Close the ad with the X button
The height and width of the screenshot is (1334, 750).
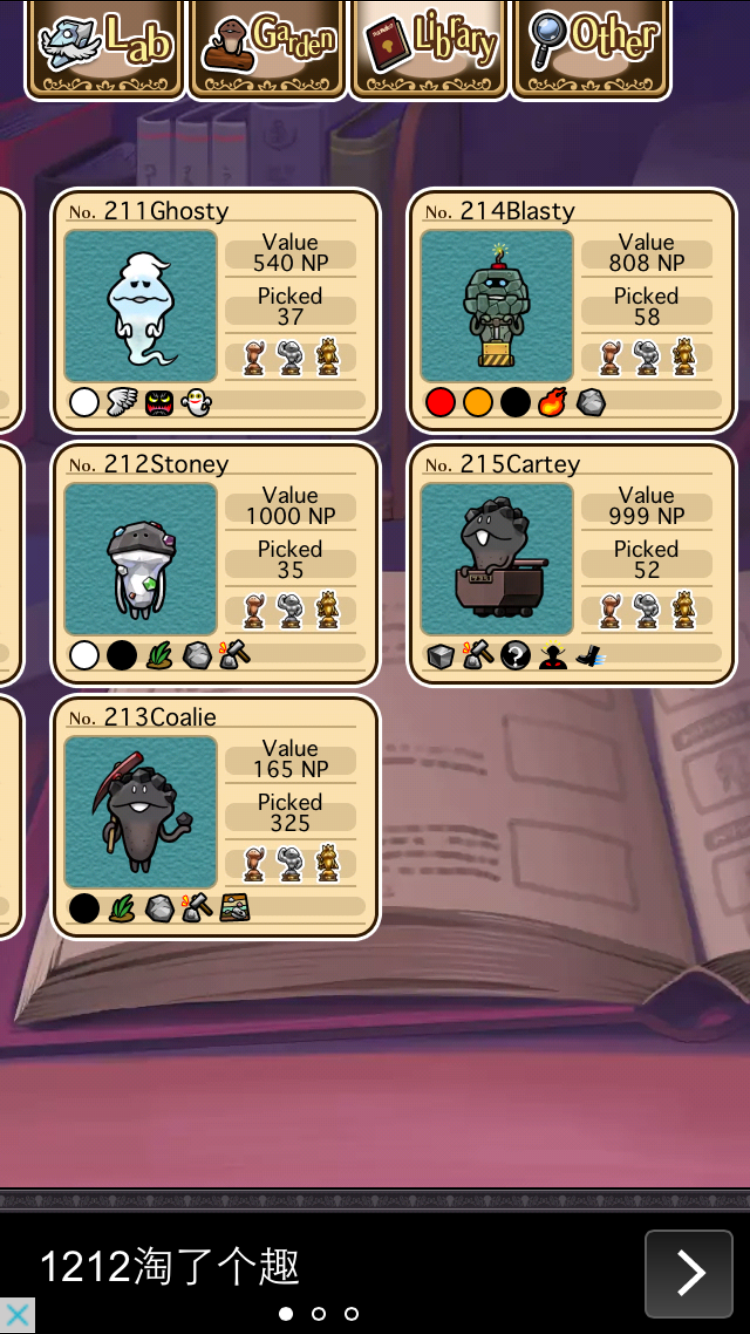(x=17, y=1315)
